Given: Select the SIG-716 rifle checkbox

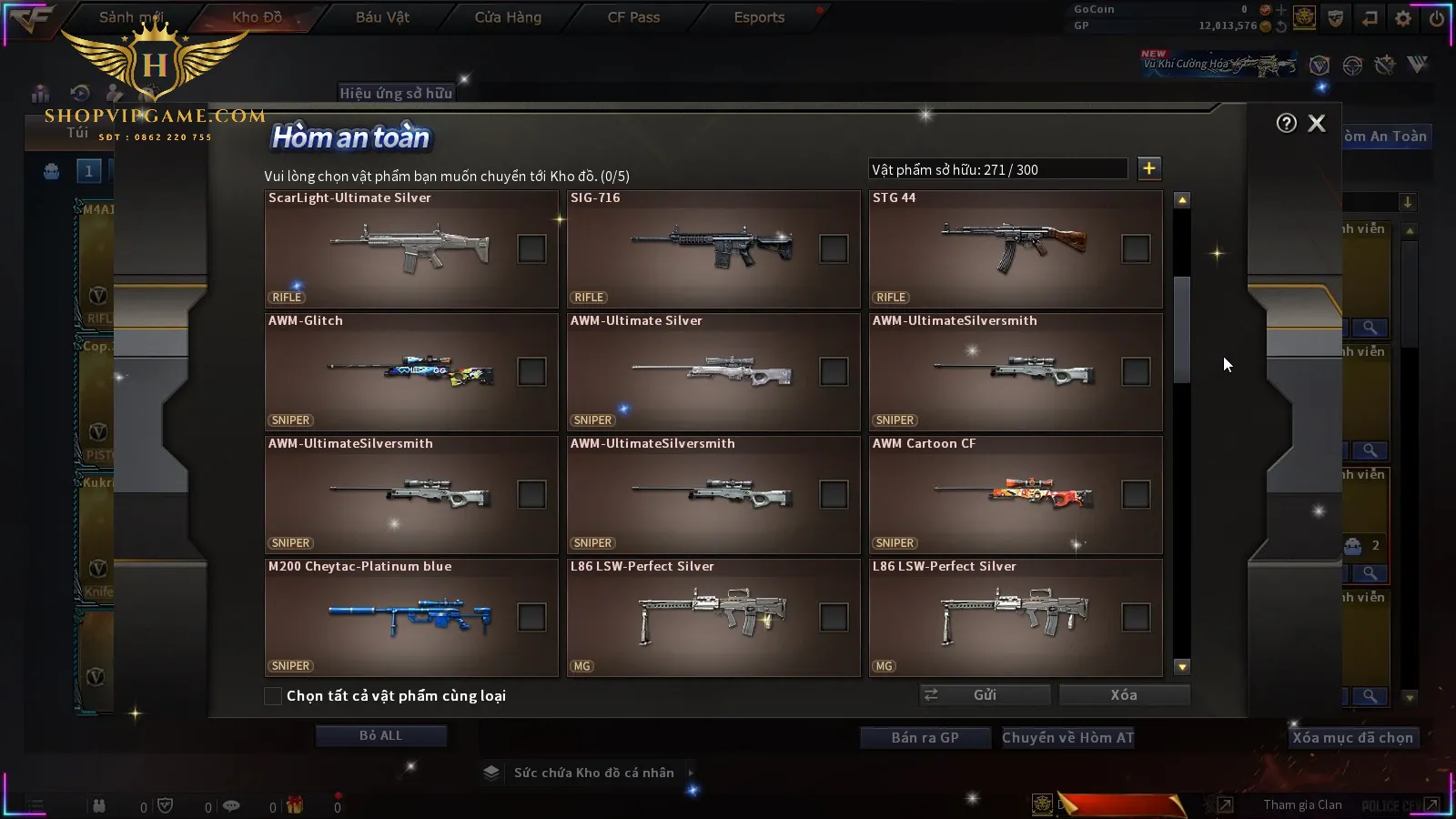Looking at the screenshot, I should [x=834, y=248].
